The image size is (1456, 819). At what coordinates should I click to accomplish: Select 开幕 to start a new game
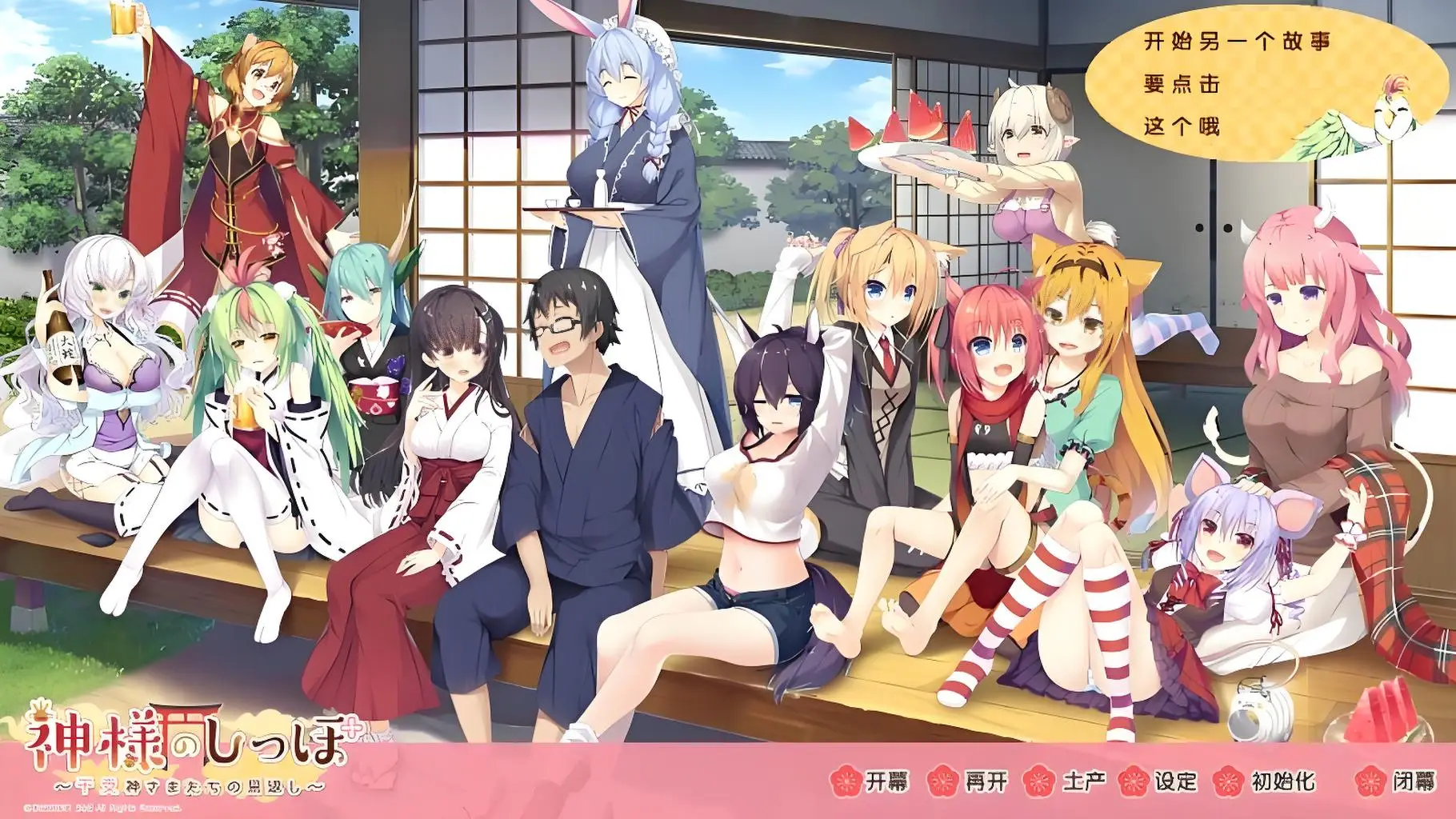tap(886, 781)
